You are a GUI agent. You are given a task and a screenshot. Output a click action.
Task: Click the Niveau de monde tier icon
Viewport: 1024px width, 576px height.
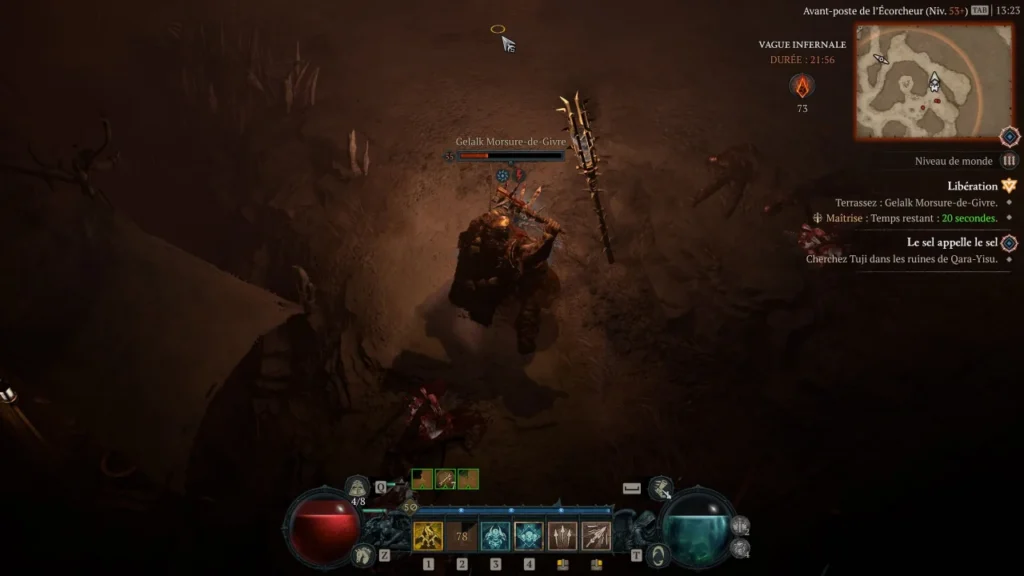point(1009,160)
